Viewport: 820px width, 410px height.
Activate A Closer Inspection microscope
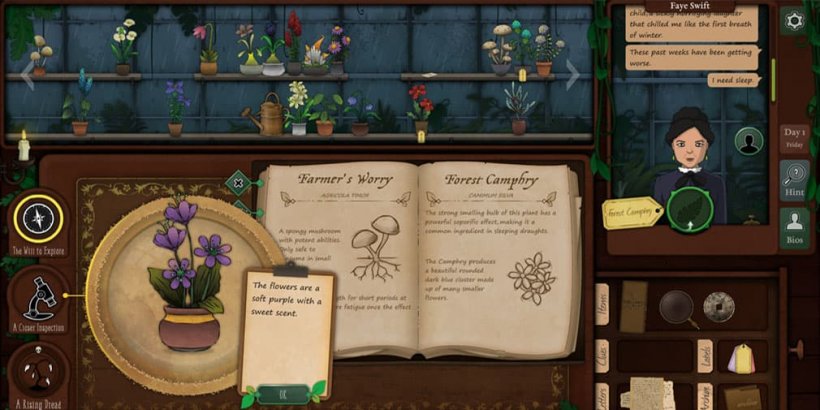[x=39, y=294]
